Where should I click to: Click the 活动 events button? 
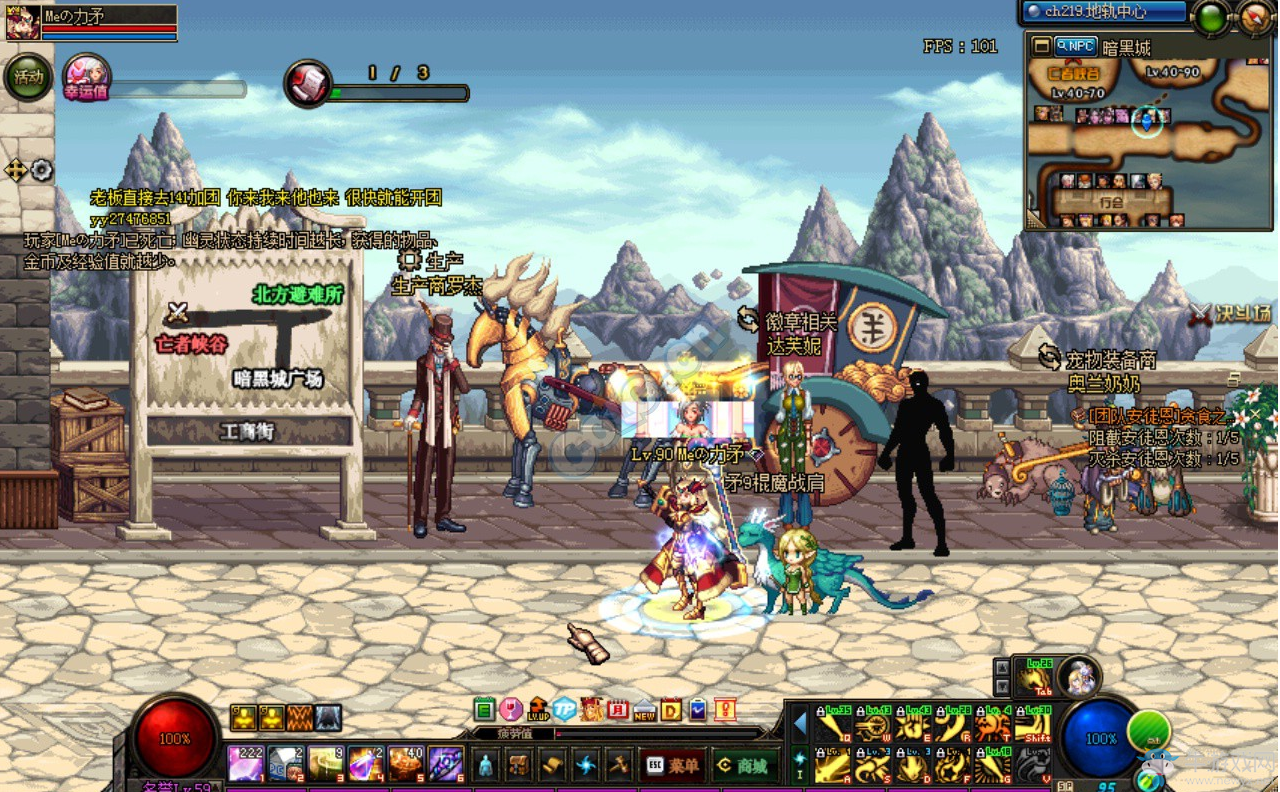[28, 77]
